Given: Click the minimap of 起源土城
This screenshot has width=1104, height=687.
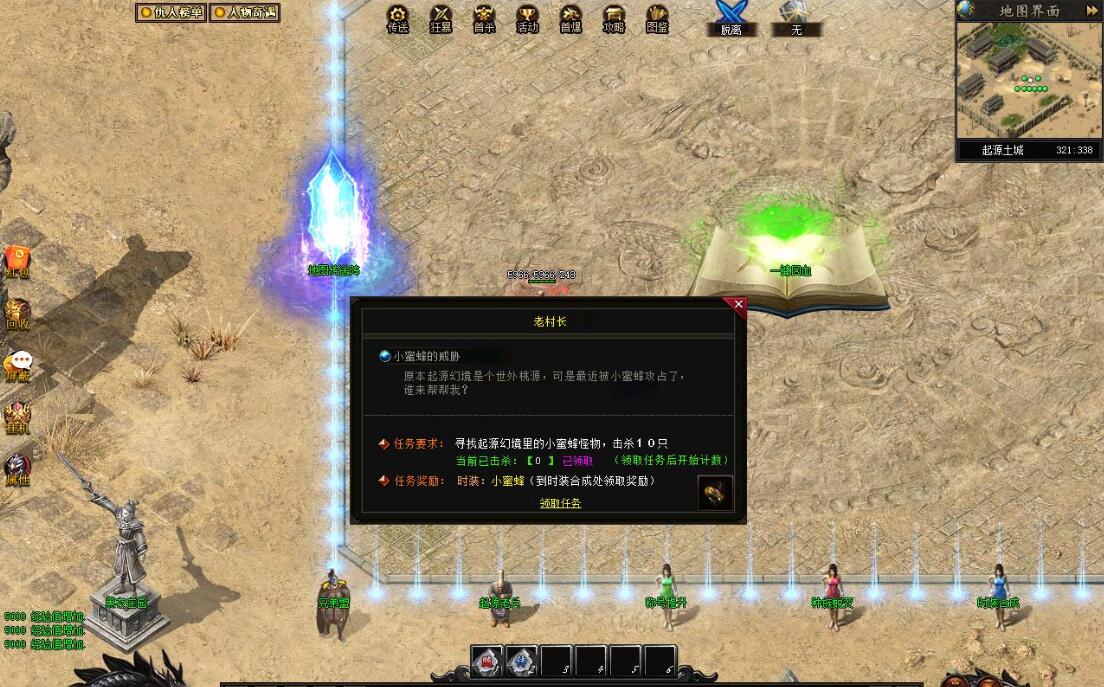Looking at the screenshot, I should [x=1028, y=80].
